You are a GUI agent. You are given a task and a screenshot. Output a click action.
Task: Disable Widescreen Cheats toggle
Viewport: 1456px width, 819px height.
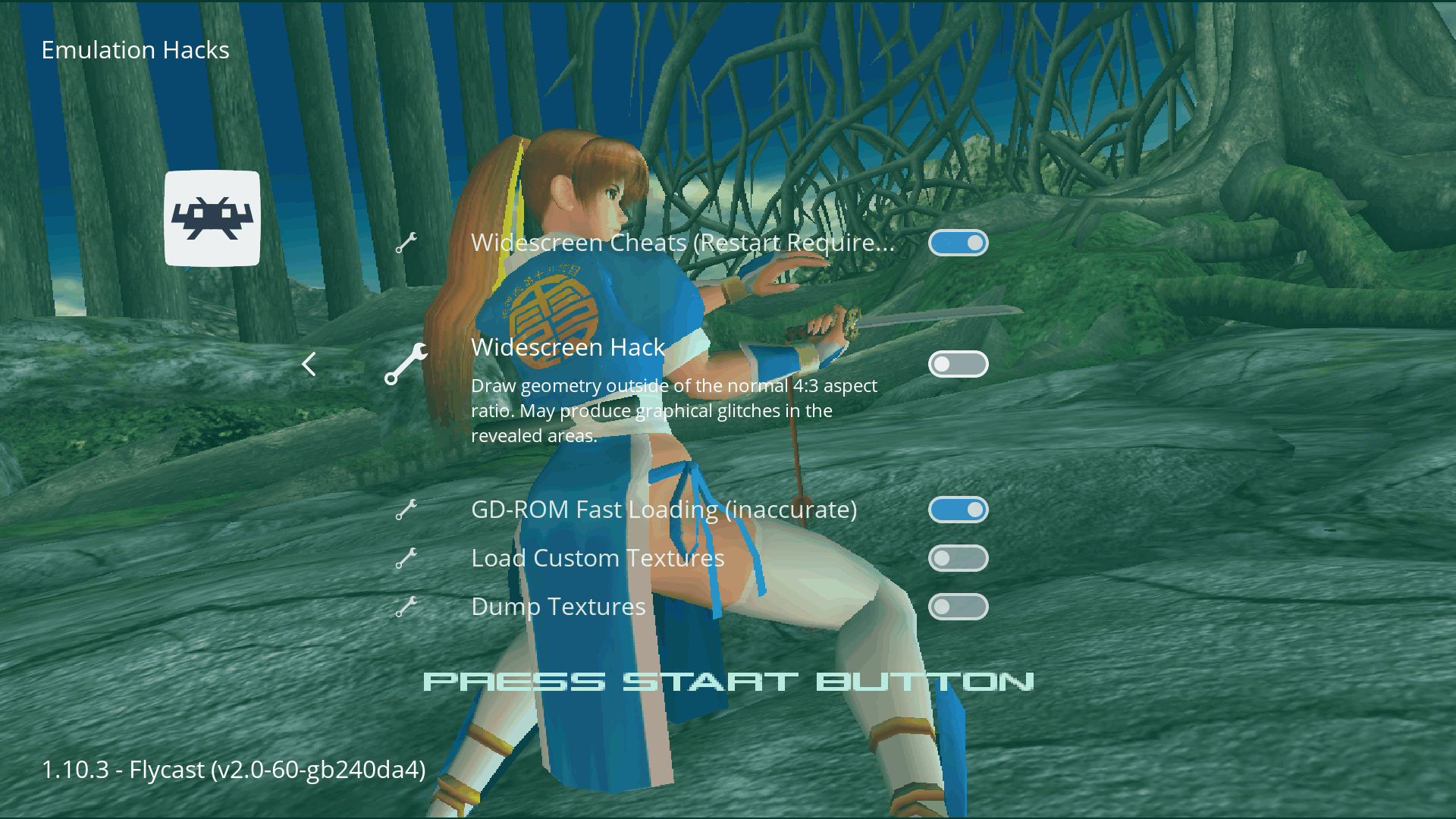tap(959, 243)
